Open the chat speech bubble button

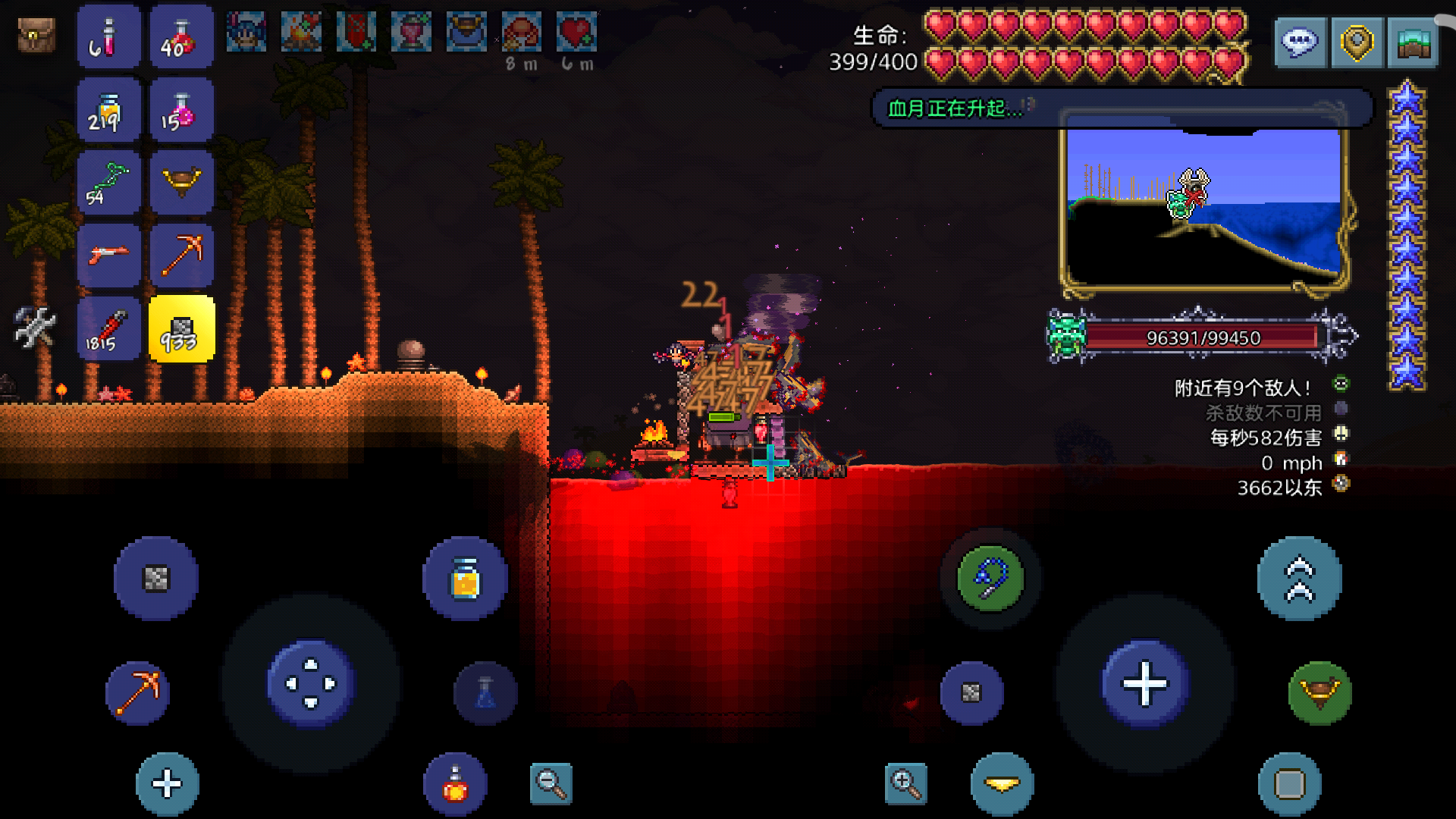[1300, 42]
